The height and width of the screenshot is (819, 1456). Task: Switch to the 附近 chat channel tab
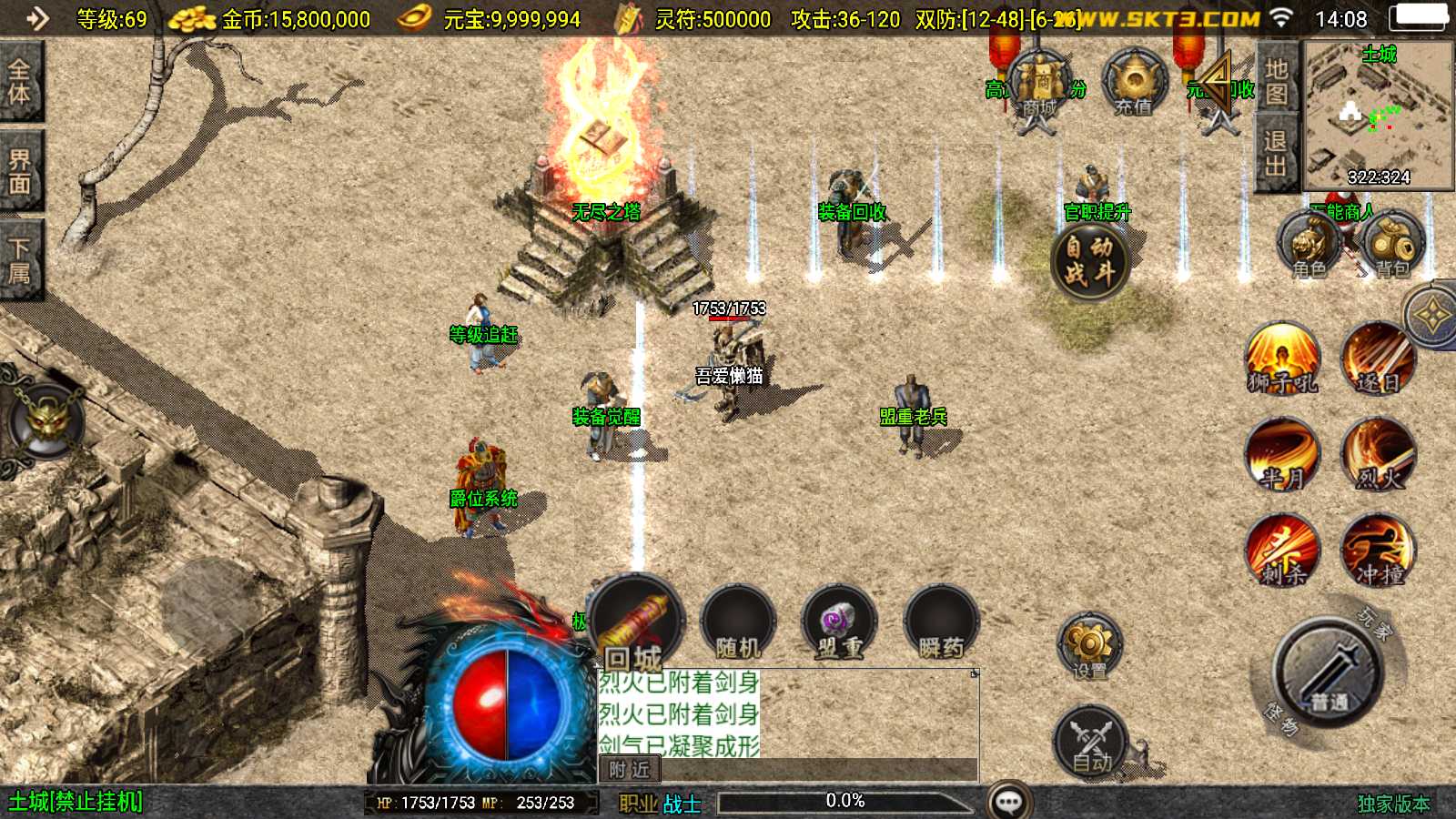[632, 771]
